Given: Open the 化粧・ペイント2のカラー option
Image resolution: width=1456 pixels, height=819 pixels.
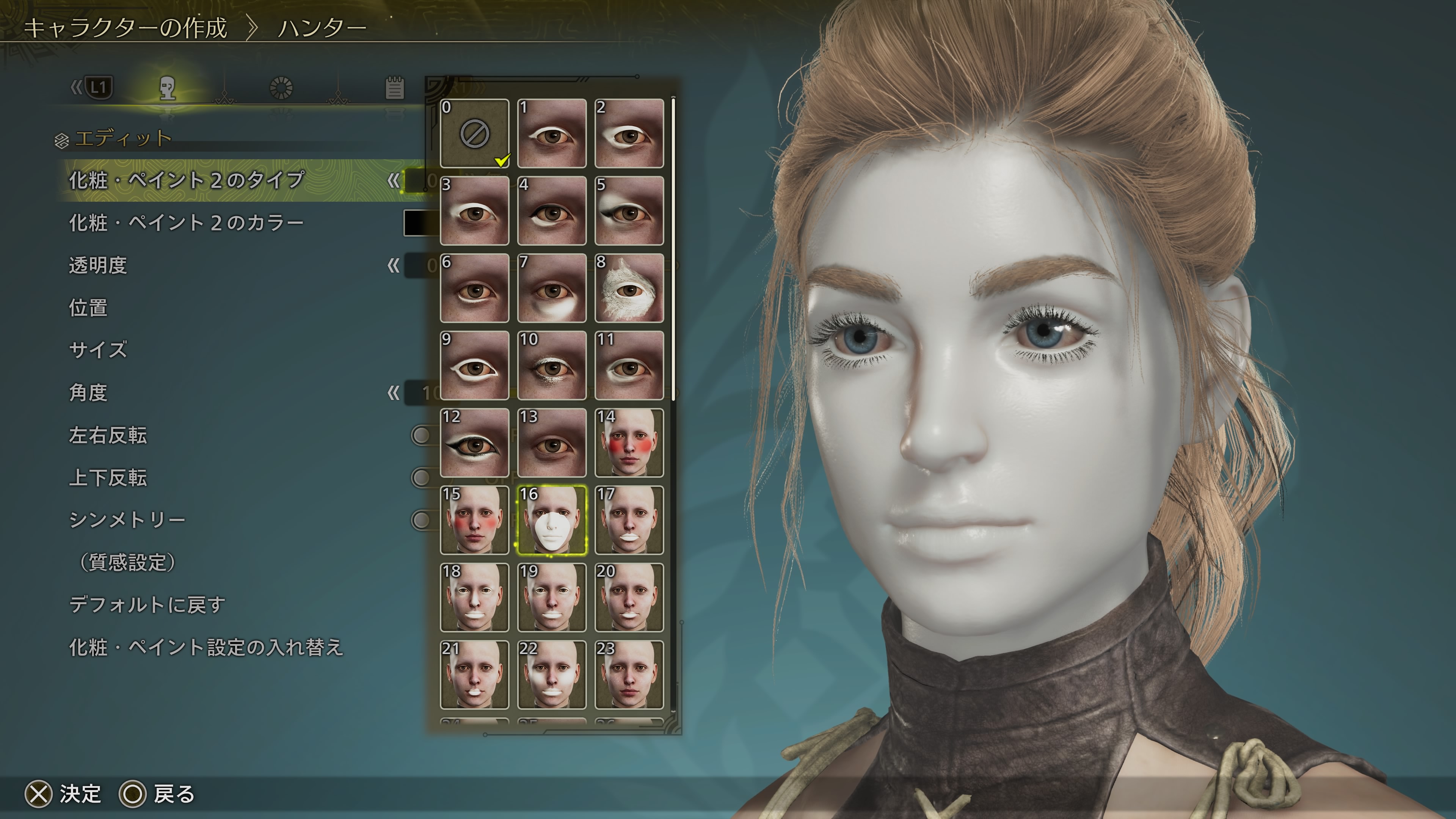Looking at the screenshot, I should tap(187, 223).
